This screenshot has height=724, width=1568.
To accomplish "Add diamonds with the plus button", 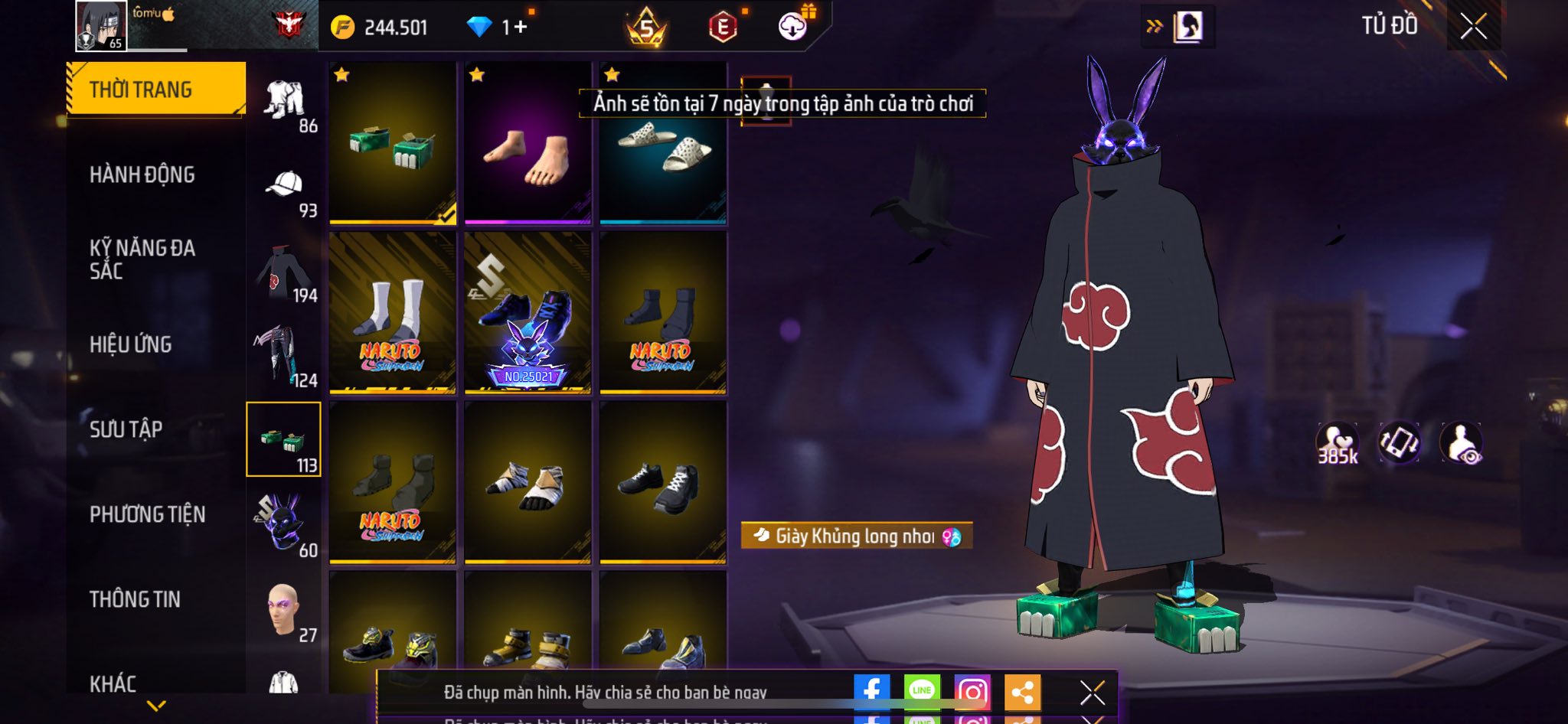I will coord(521,28).
